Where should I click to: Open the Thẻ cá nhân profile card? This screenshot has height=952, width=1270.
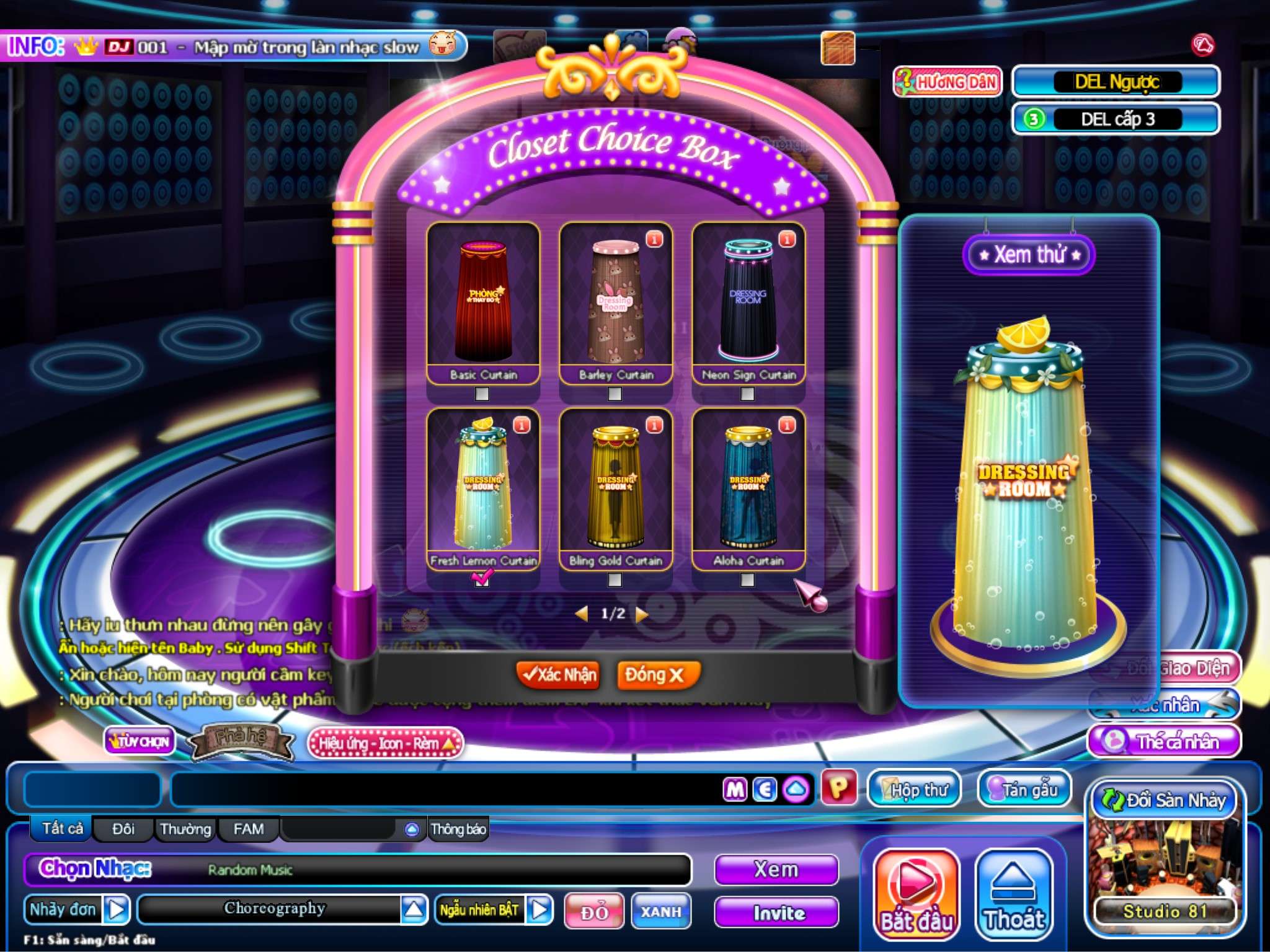[1166, 741]
